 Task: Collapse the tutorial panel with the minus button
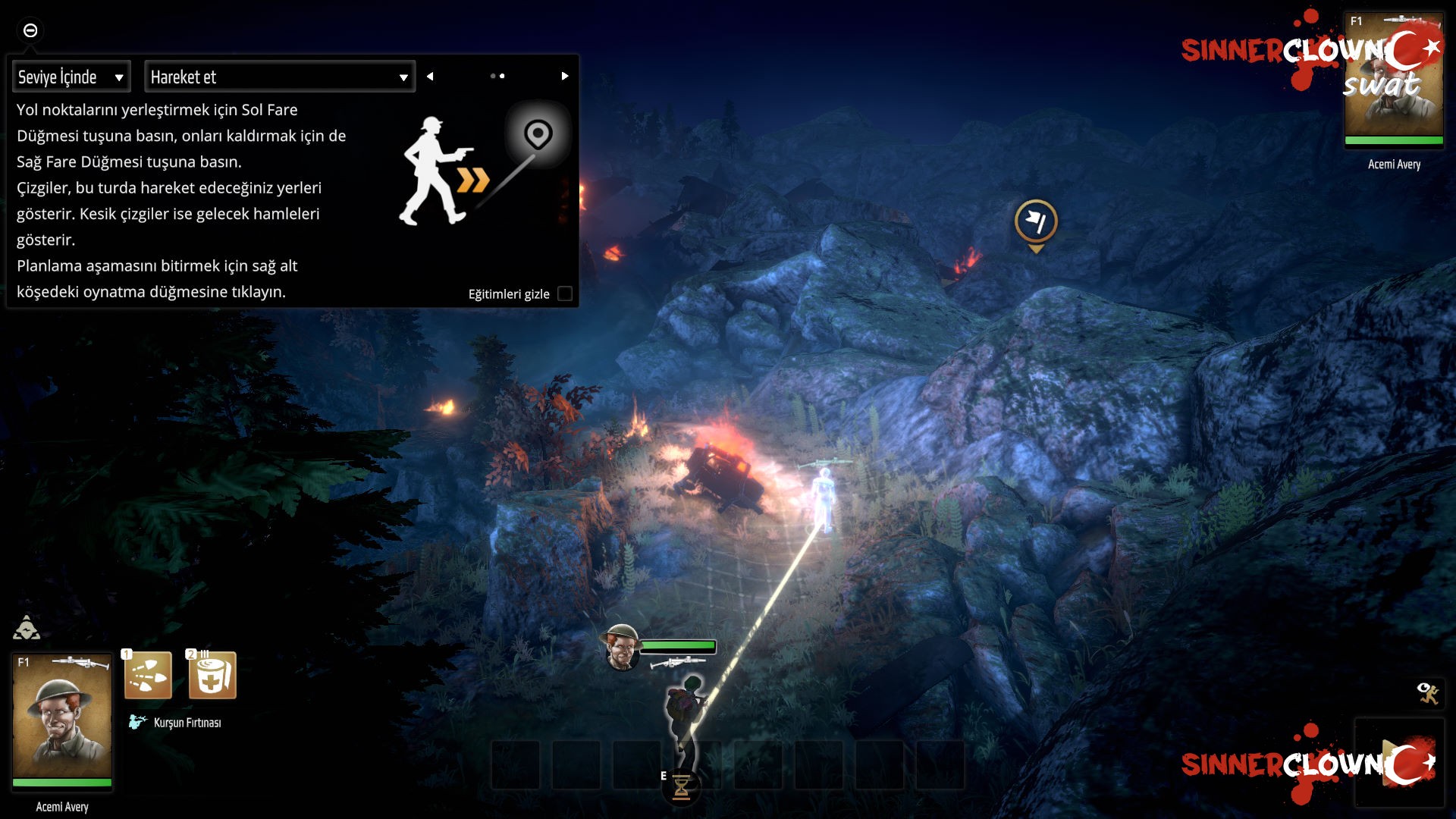click(x=30, y=30)
